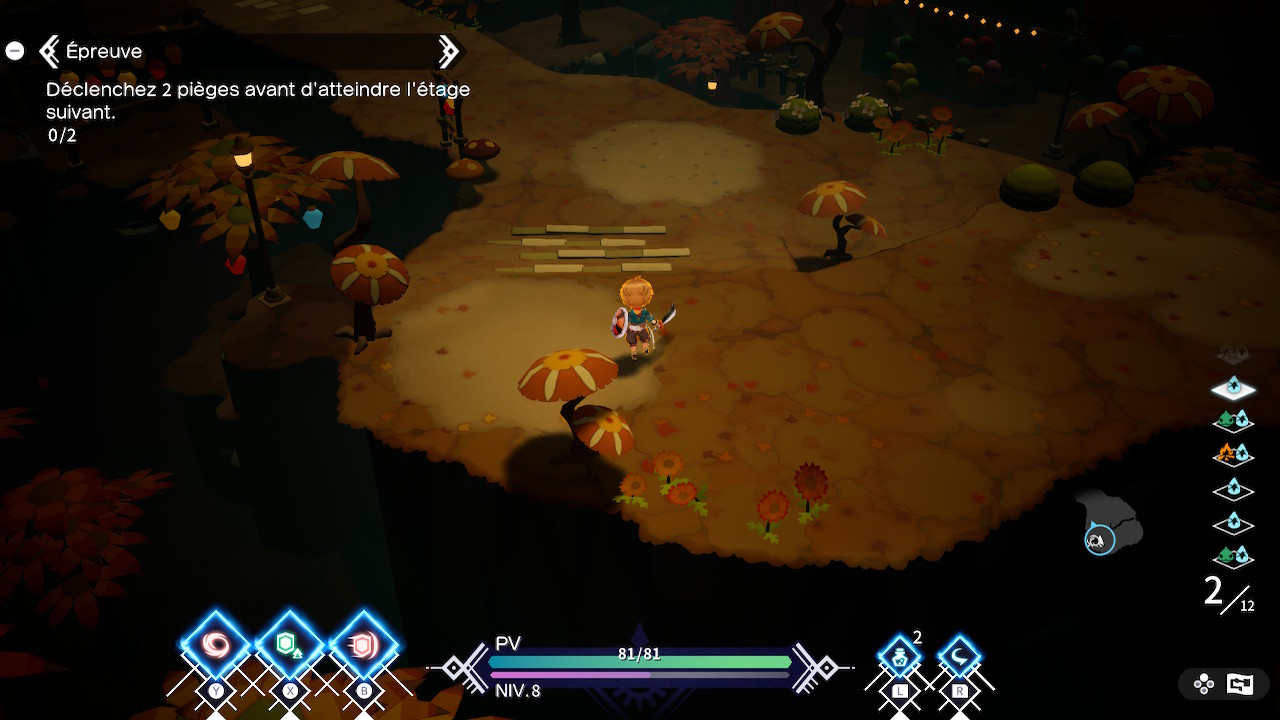
Task: Activate the crescent dodge ability icon
Action: [x=959, y=657]
